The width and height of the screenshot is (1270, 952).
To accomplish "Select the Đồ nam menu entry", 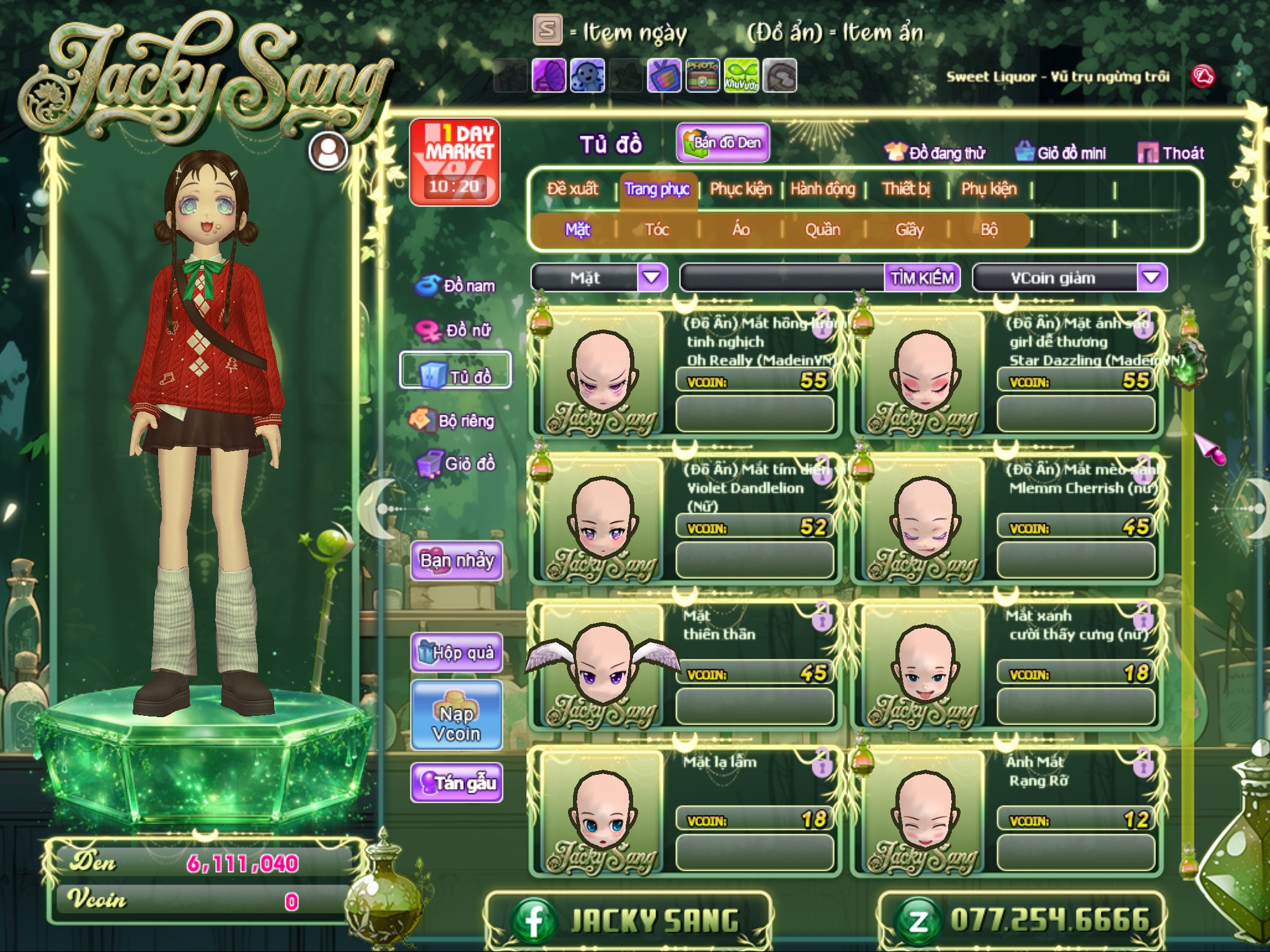I will click(456, 286).
